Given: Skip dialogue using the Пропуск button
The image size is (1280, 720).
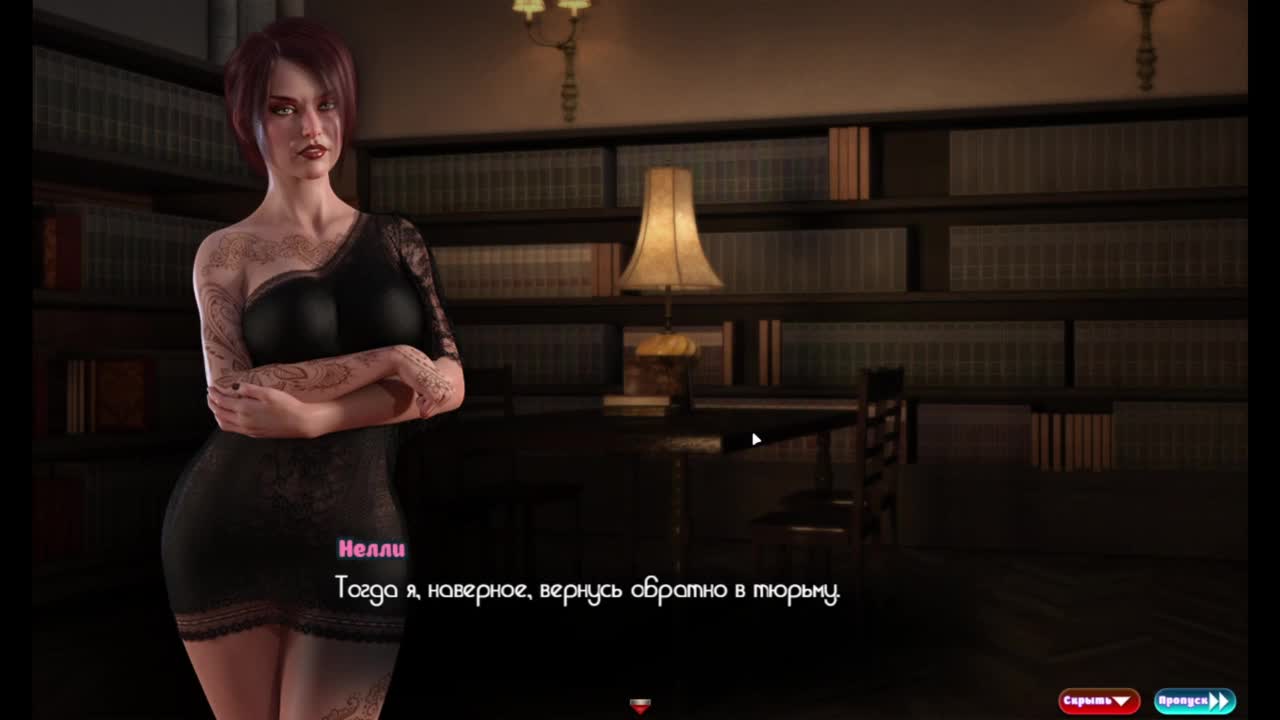Looking at the screenshot, I should pos(1194,701).
